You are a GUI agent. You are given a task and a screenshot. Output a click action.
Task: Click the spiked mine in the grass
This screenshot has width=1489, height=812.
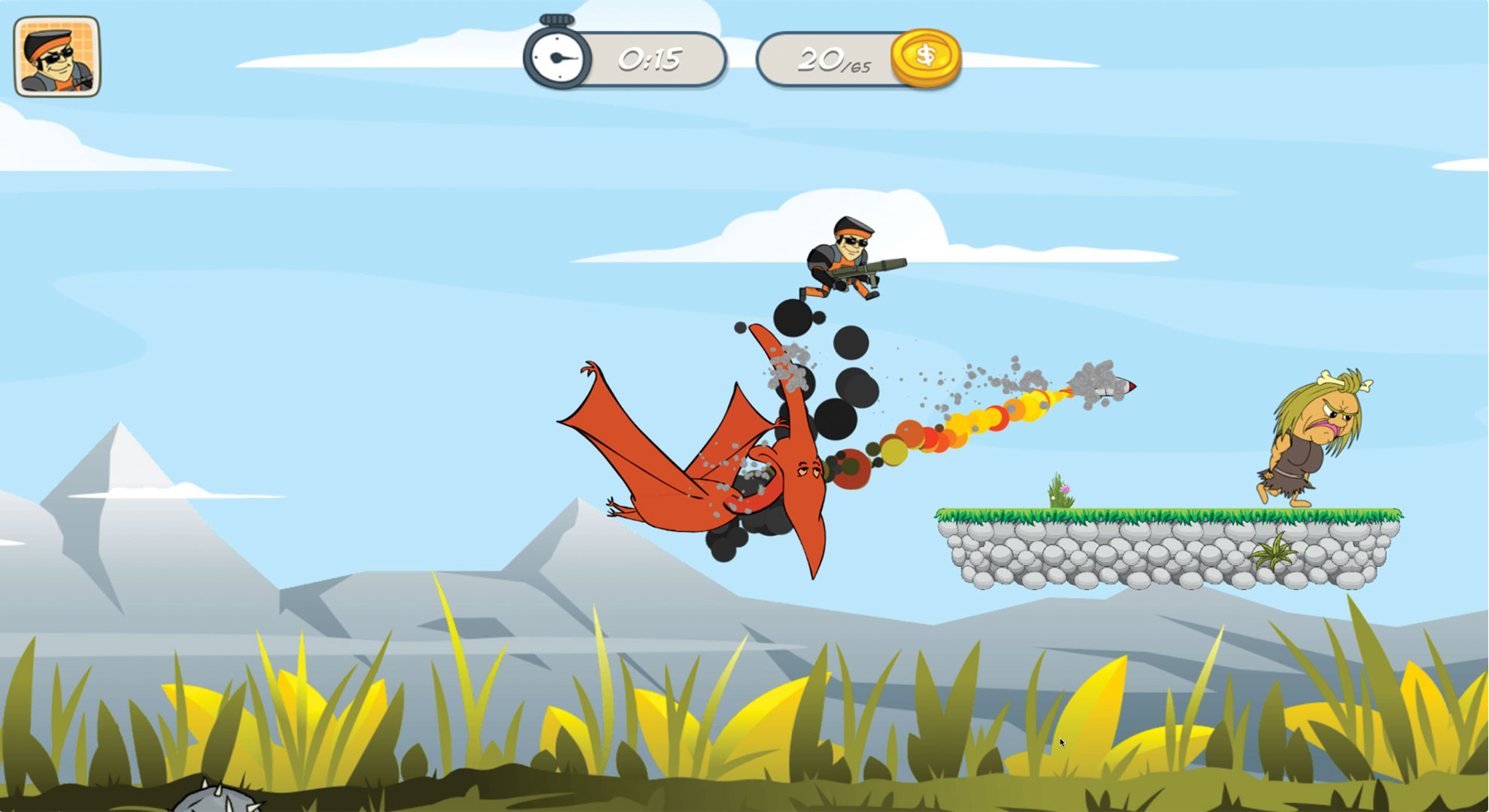[218, 801]
